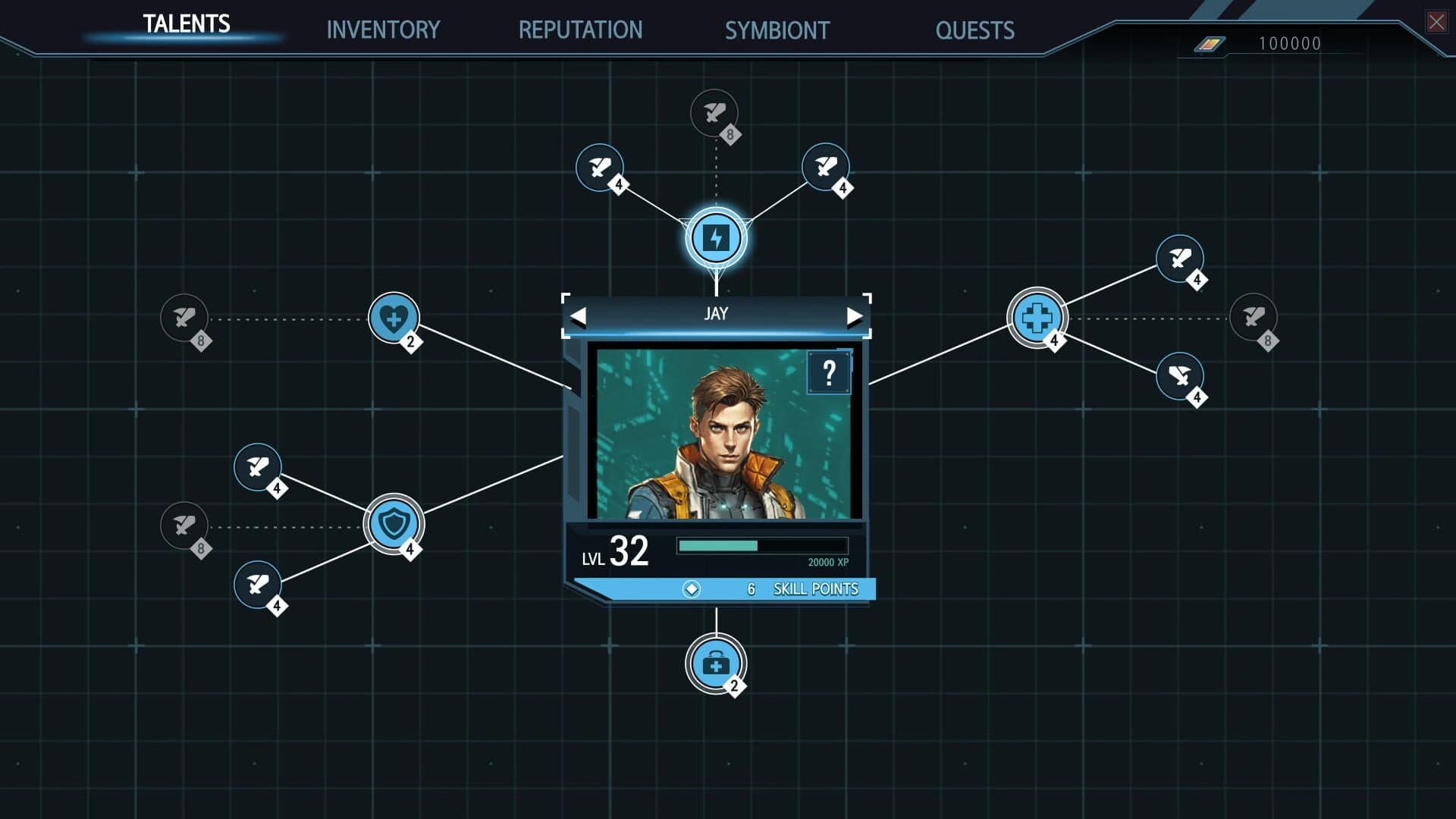Image resolution: width=1456 pixels, height=819 pixels.
Task: Open the QUESTS screen
Action: point(975,31)
